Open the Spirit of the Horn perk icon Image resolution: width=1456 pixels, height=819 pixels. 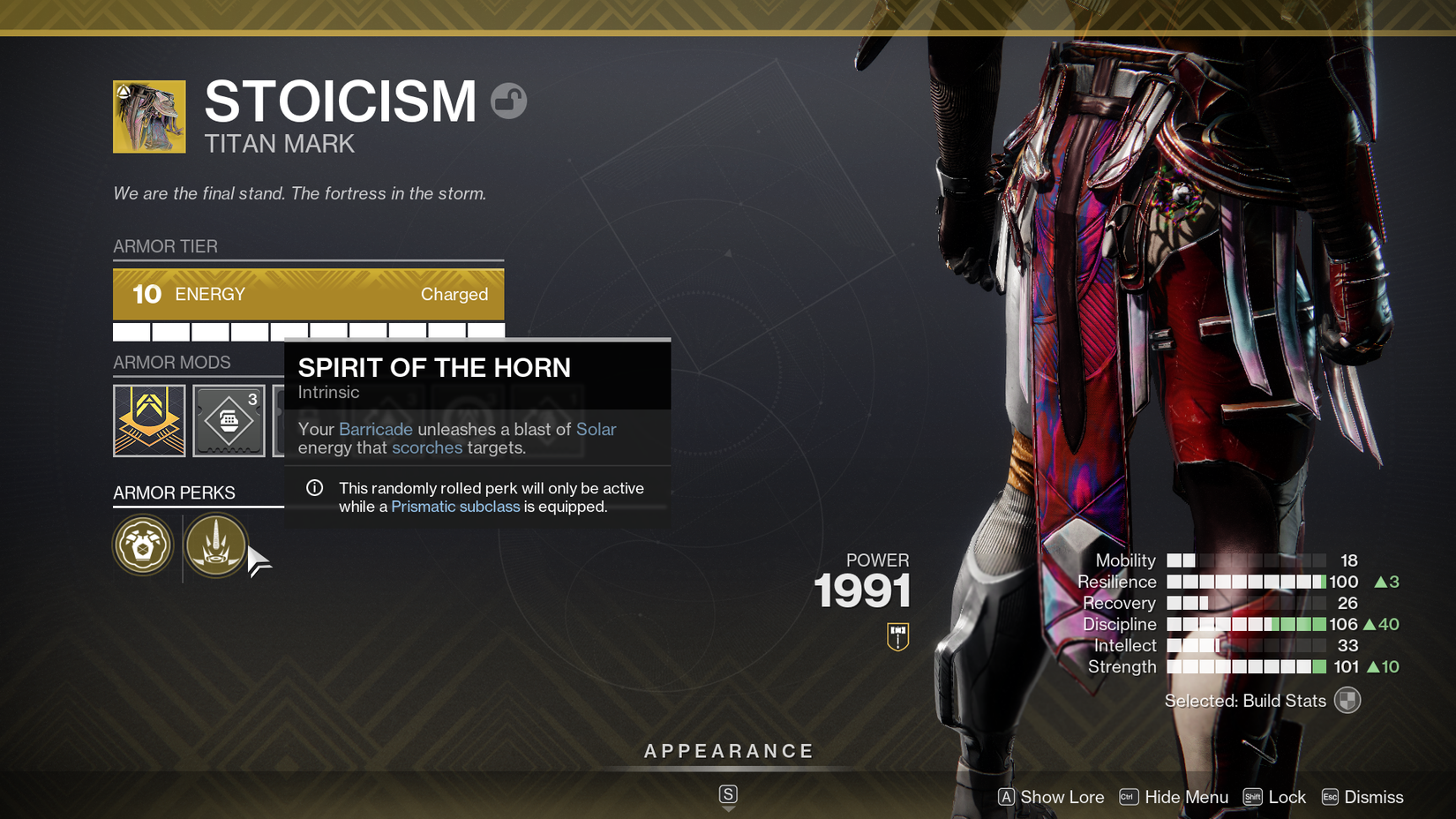coord(216,545)
